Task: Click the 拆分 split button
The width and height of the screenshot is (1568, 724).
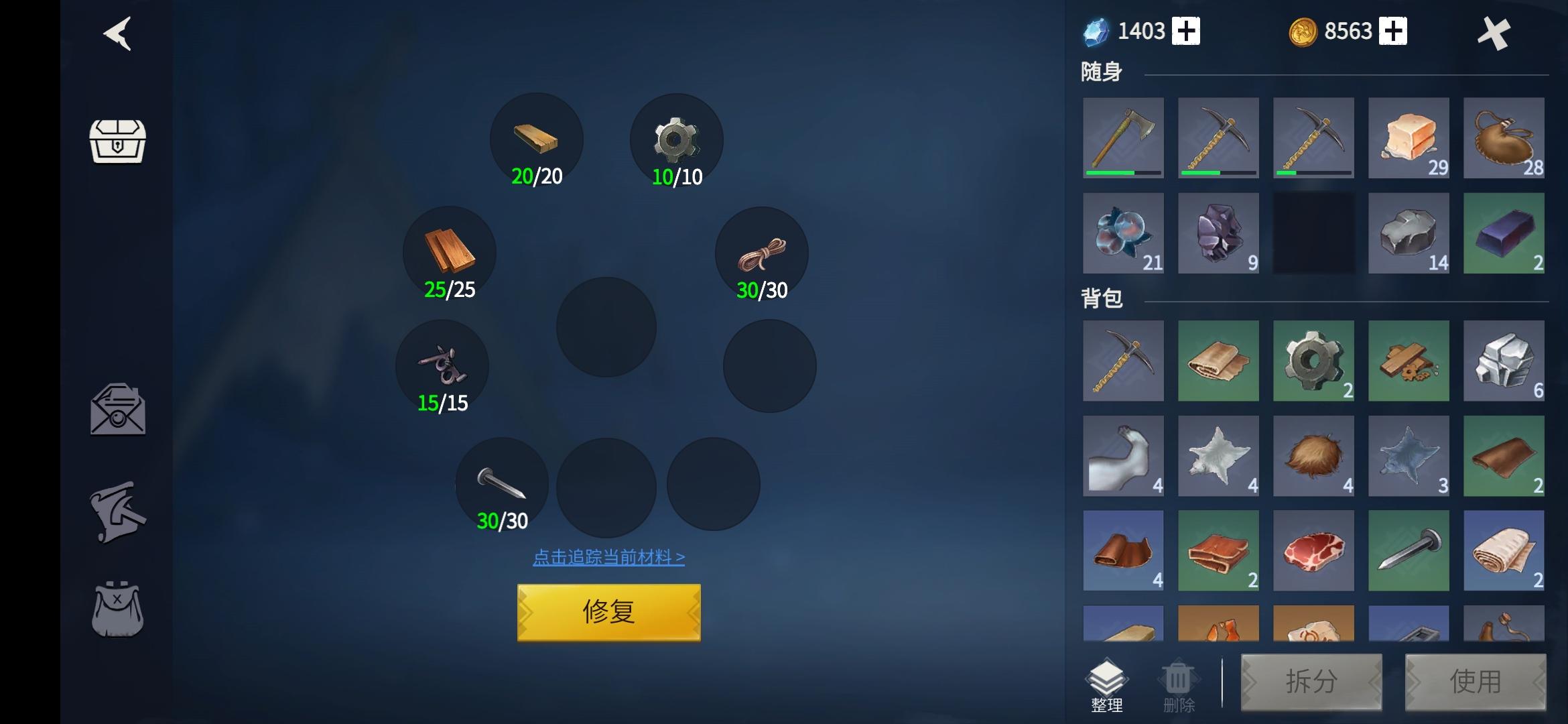Action: [1311, 682]
